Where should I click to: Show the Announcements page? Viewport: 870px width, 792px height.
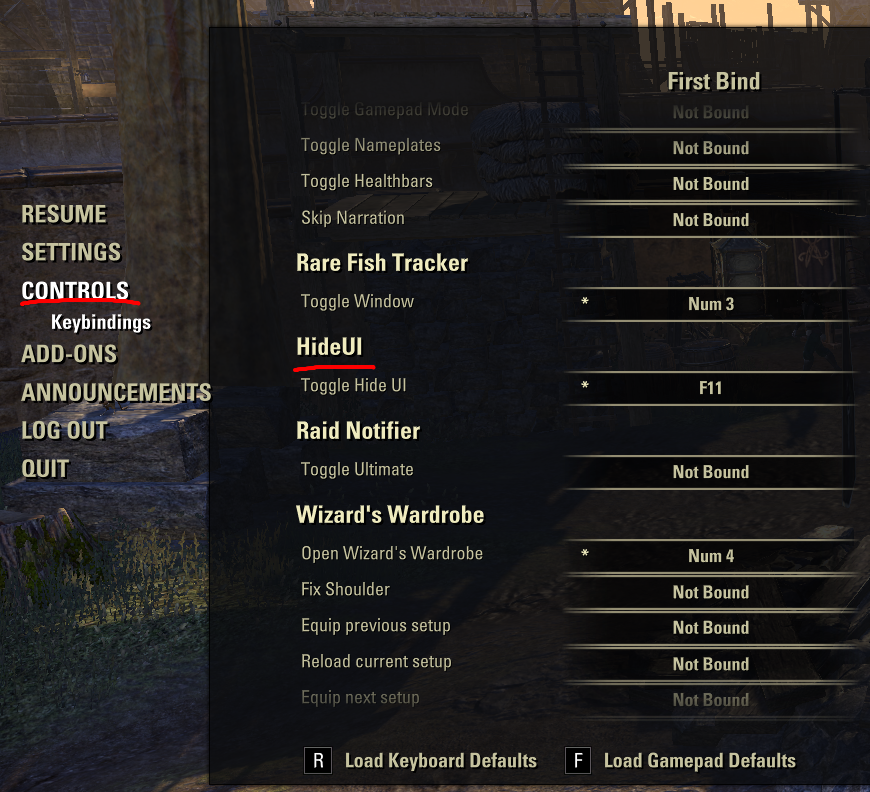(116, 392)
